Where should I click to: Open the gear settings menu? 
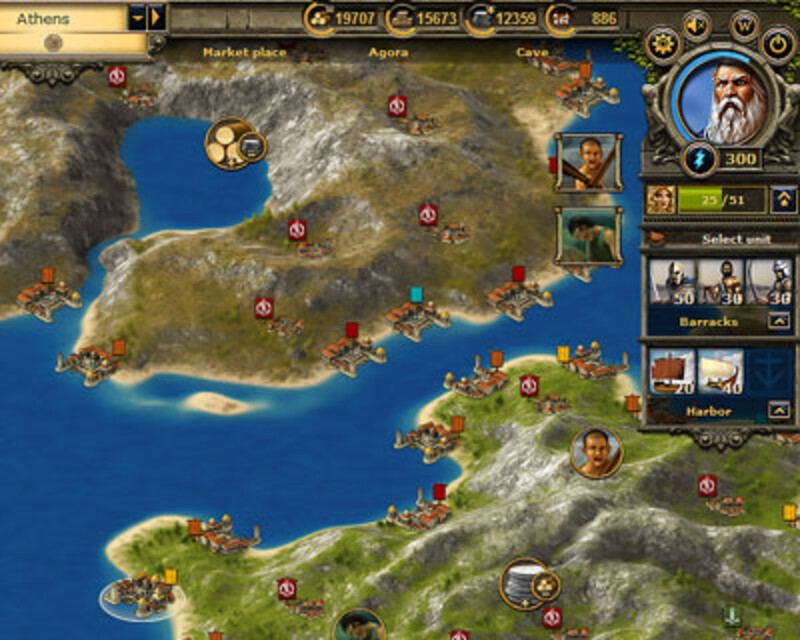pos(662,44)
